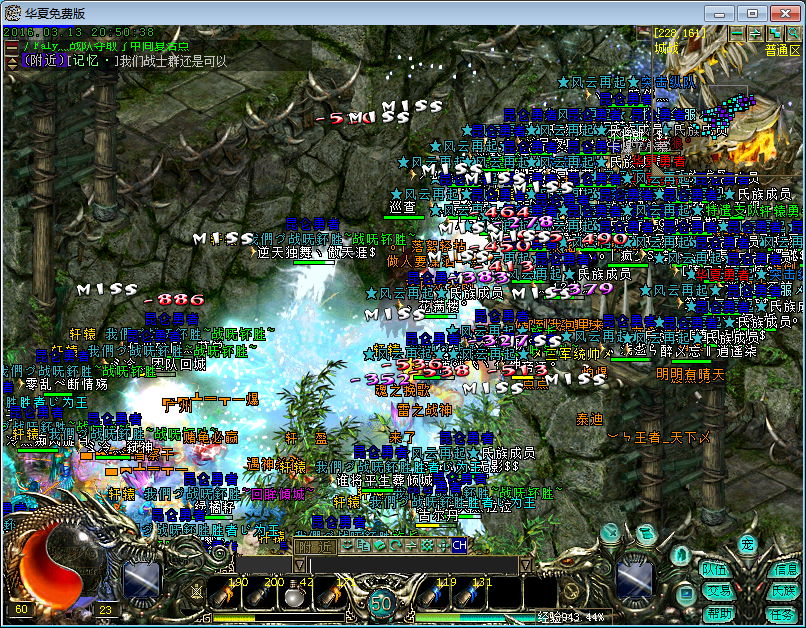This screenshot has width=806, height=628.
Task: Click the 帮助 help button
Action: pos(719,612)
